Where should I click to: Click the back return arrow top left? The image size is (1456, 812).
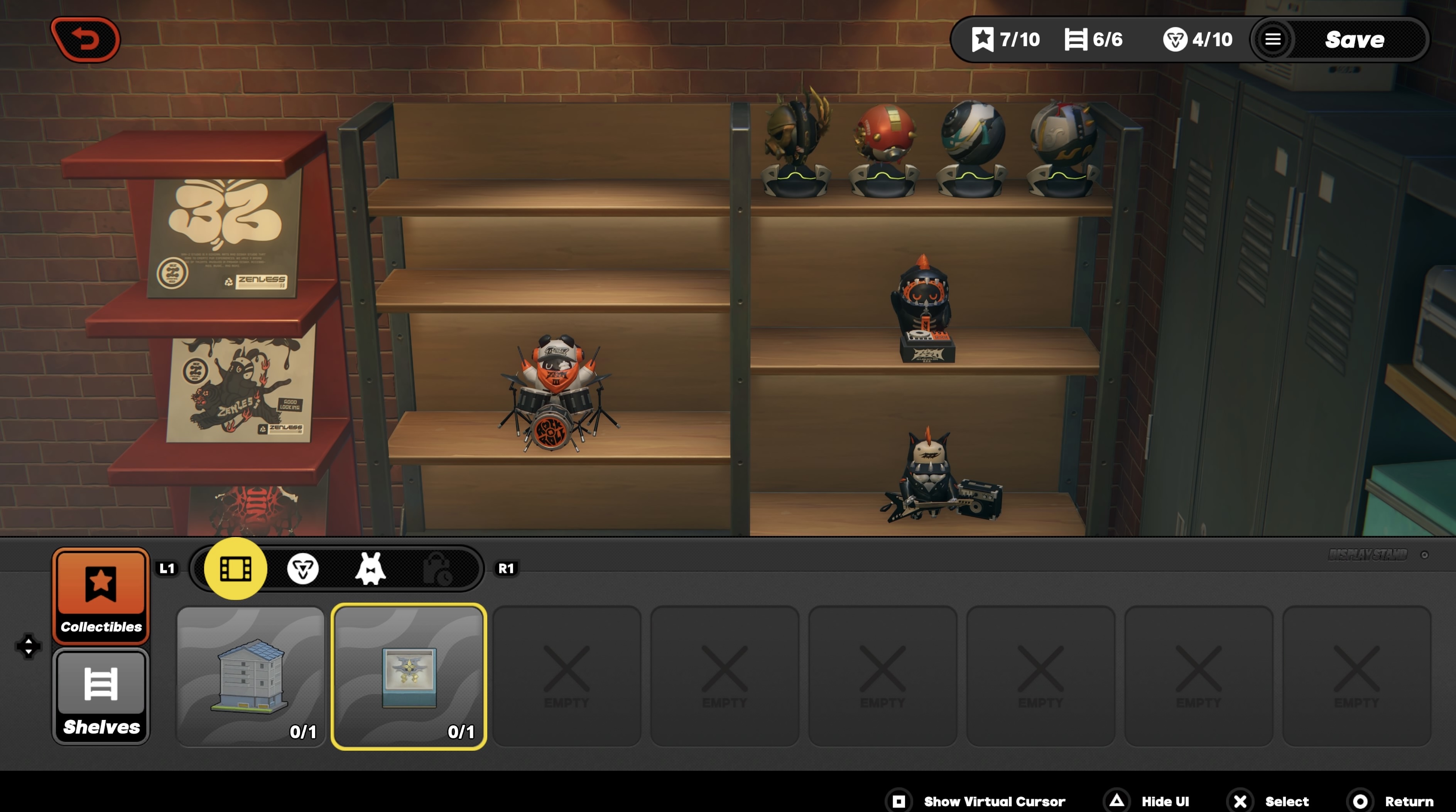click(86, 39)
